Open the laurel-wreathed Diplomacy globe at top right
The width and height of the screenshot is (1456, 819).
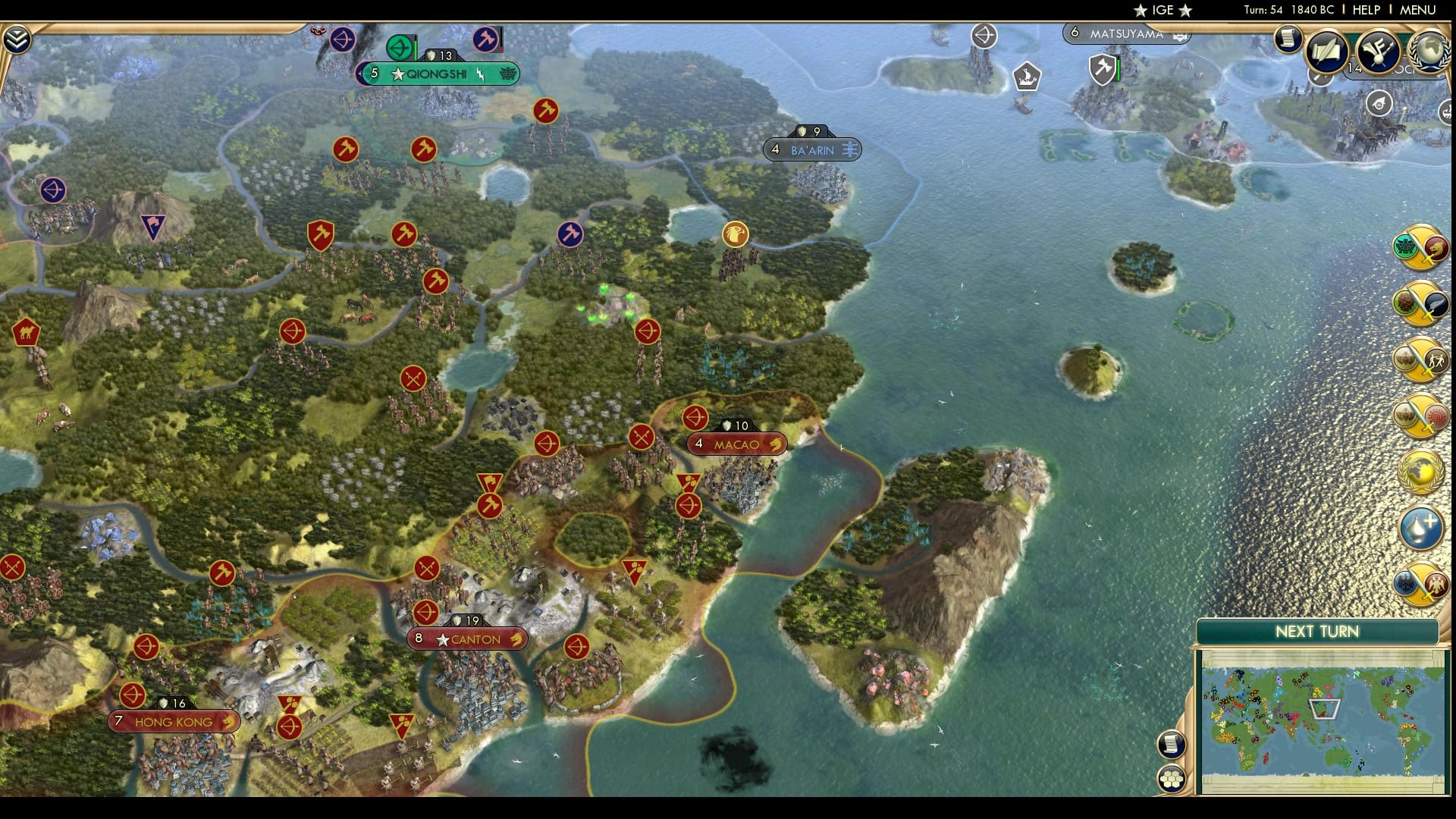(1429, 52)
